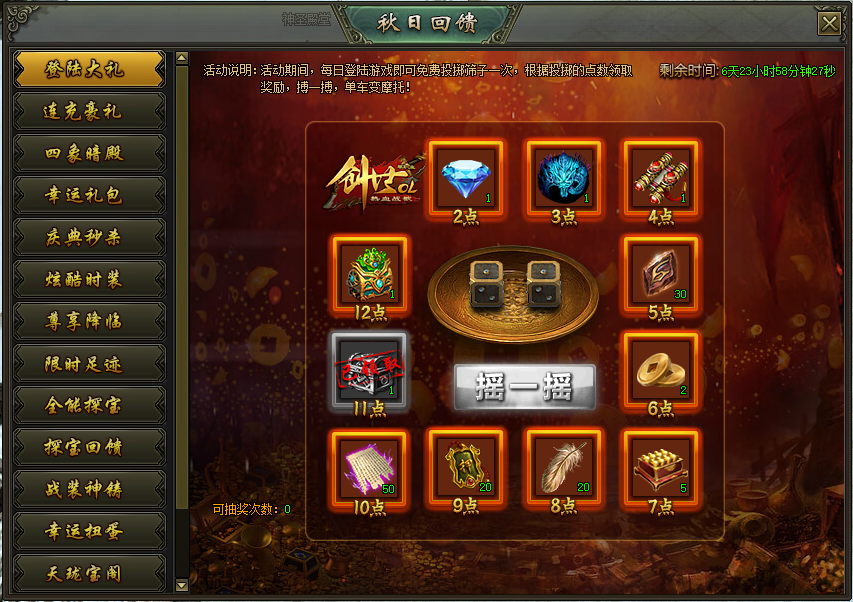
Task: Show the 庆典秒杀 tab
Action: [x=89, y=237]
